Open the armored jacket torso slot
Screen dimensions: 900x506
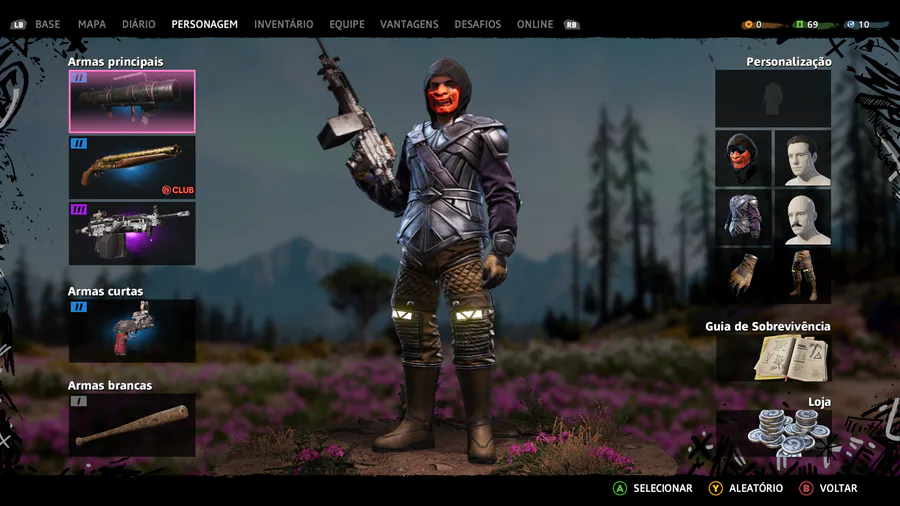(743, 217)
